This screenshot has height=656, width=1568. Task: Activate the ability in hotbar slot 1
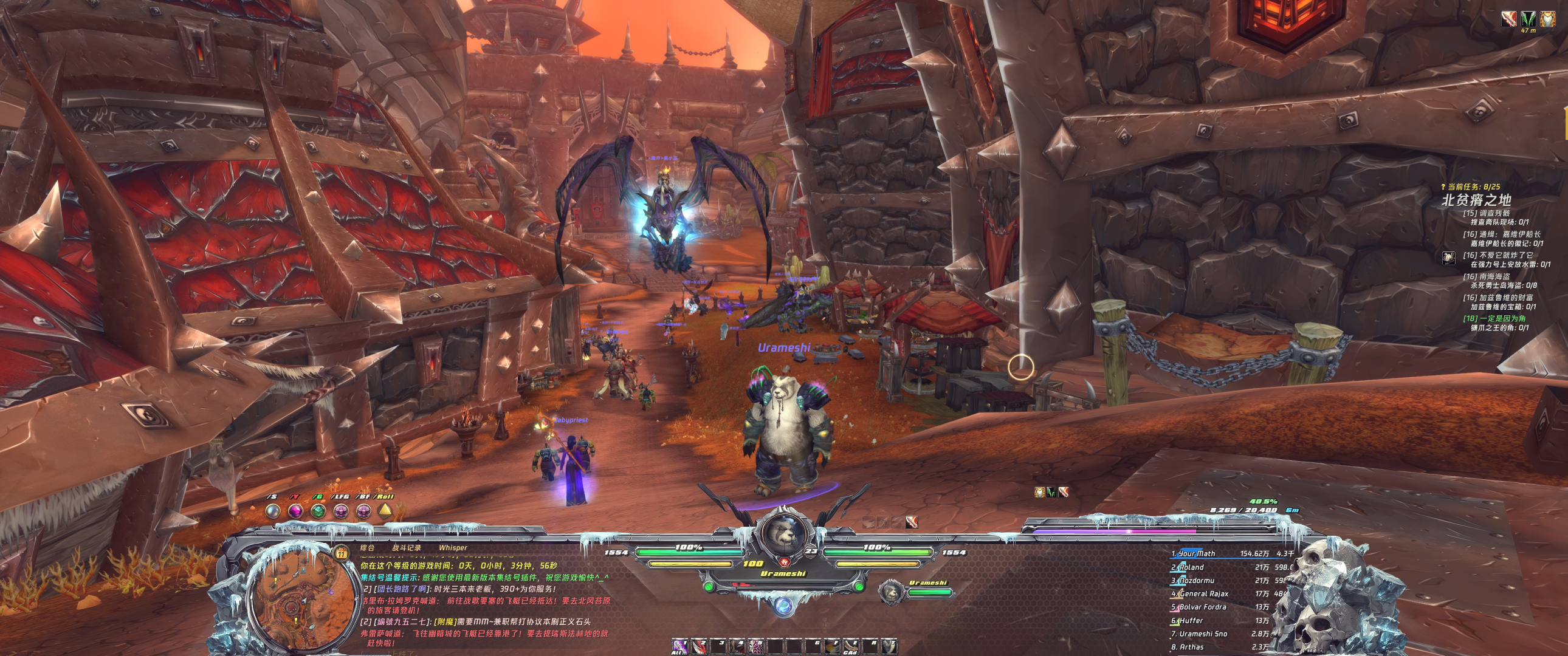pos(679,646)
